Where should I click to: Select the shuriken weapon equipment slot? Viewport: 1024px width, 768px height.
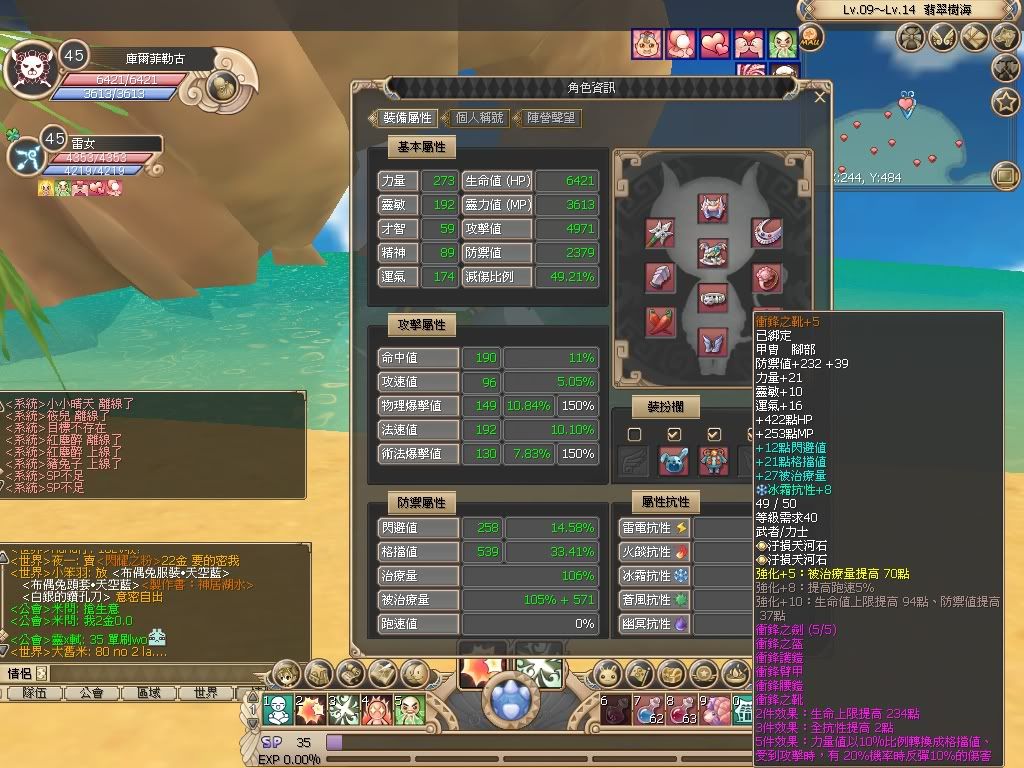click(660, 233)
